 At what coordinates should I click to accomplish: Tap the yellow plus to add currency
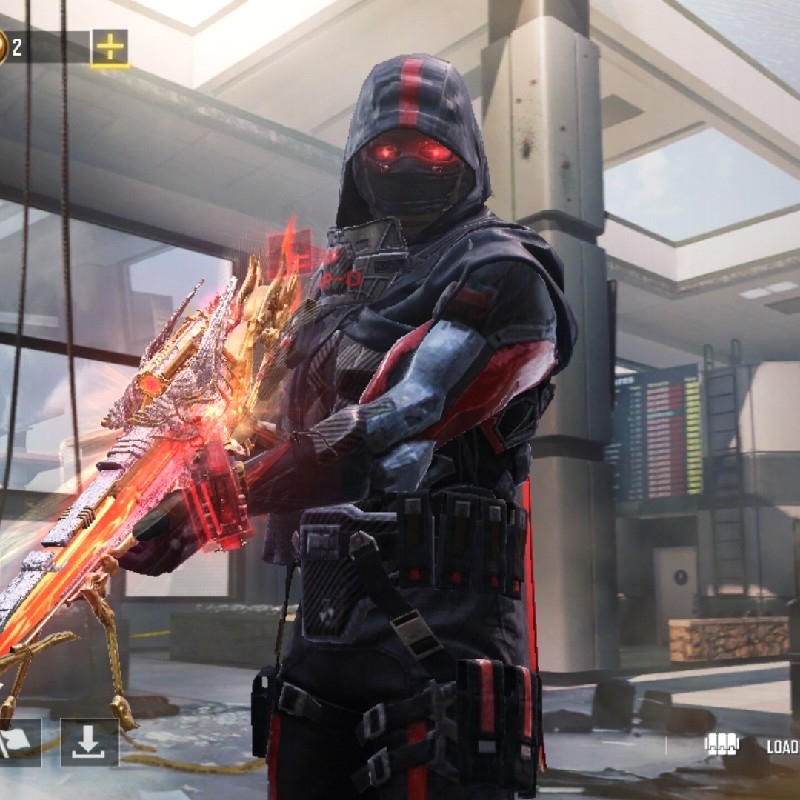pos(110,47)
